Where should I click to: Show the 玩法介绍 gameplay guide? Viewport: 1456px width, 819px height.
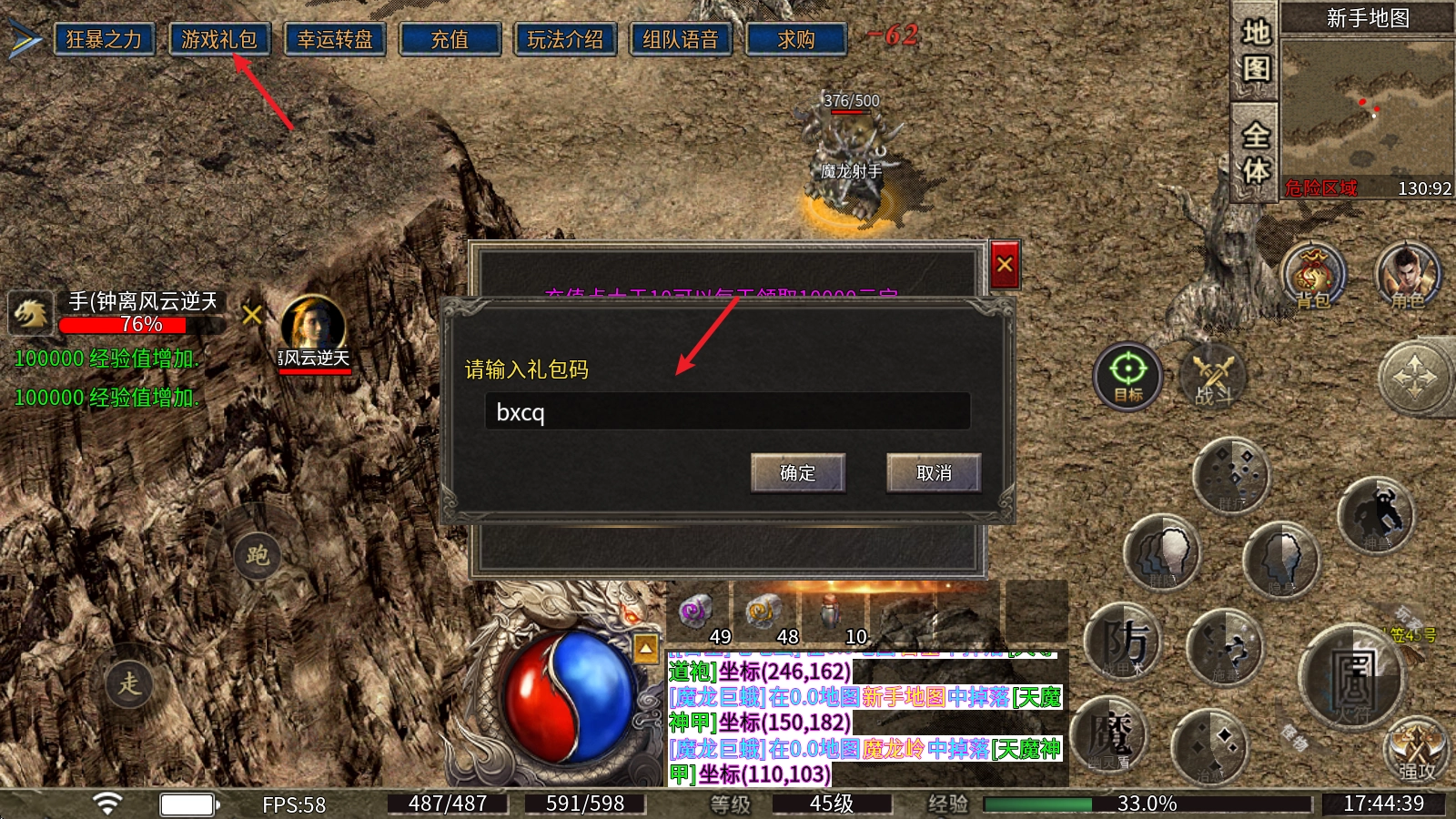click(x=565, y=40)
